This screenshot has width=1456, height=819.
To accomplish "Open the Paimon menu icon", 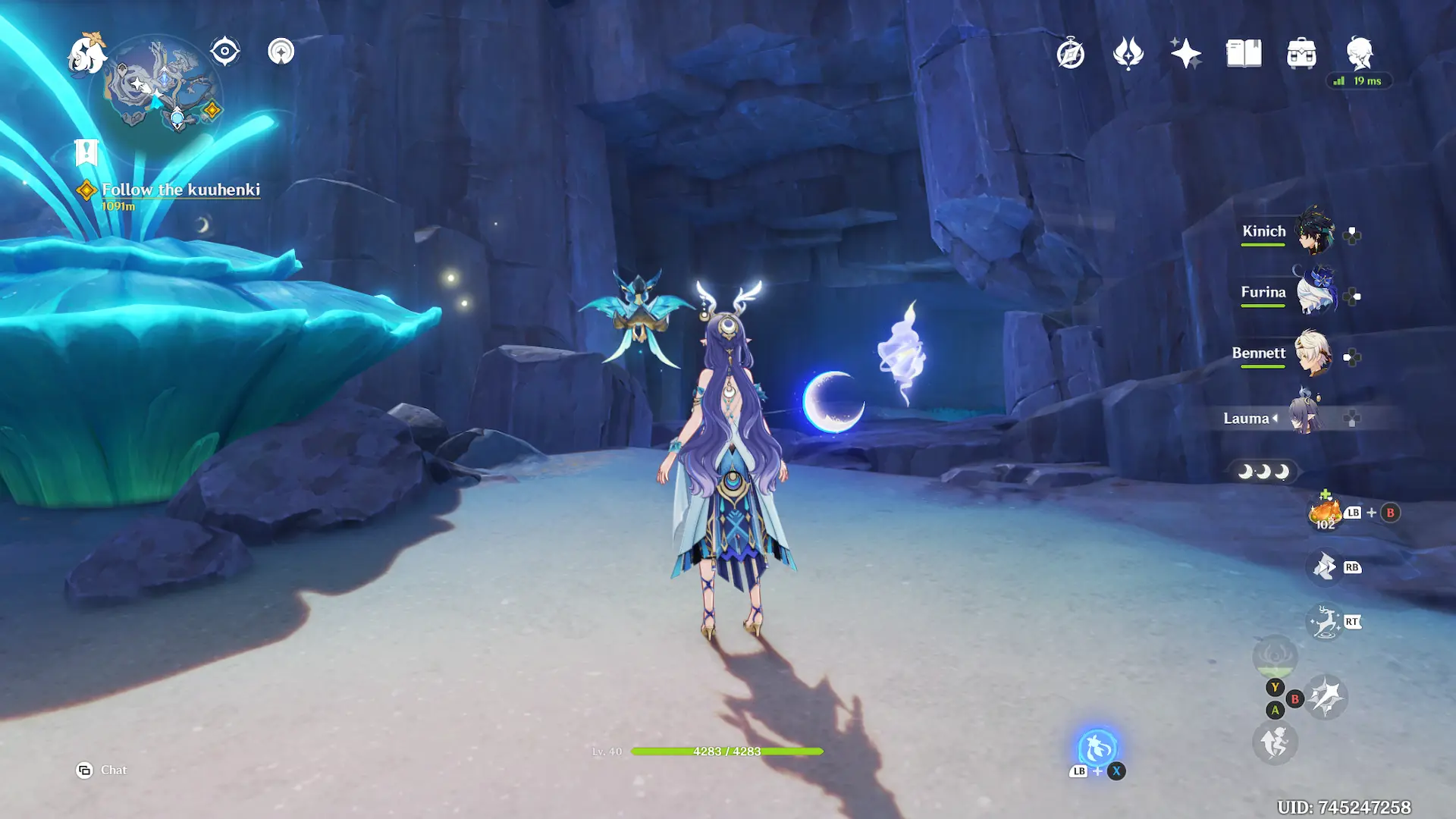I will (86, 55).
